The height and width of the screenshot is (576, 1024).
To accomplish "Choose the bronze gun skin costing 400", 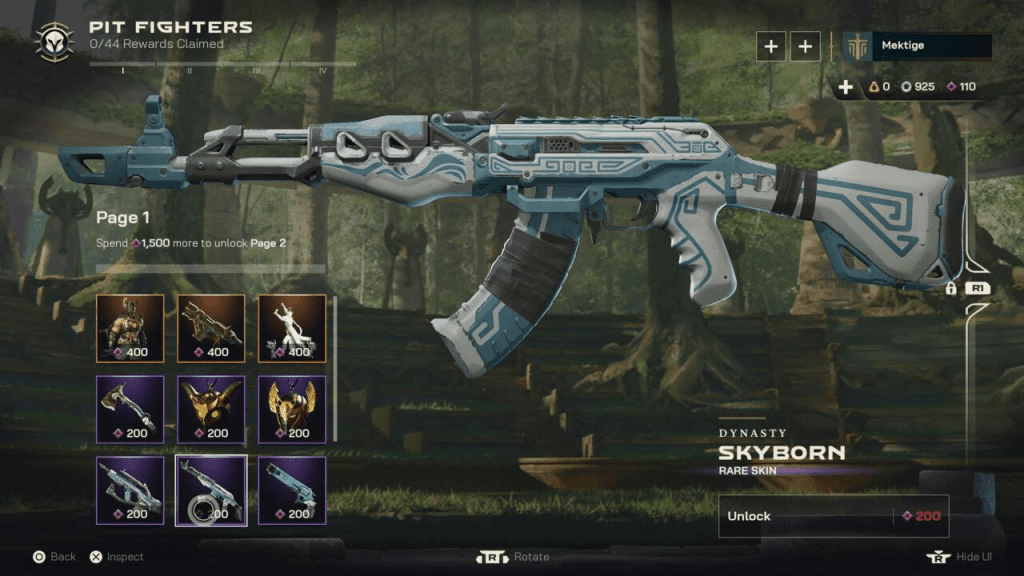I will pyautogui.click(x=211, y=328).
